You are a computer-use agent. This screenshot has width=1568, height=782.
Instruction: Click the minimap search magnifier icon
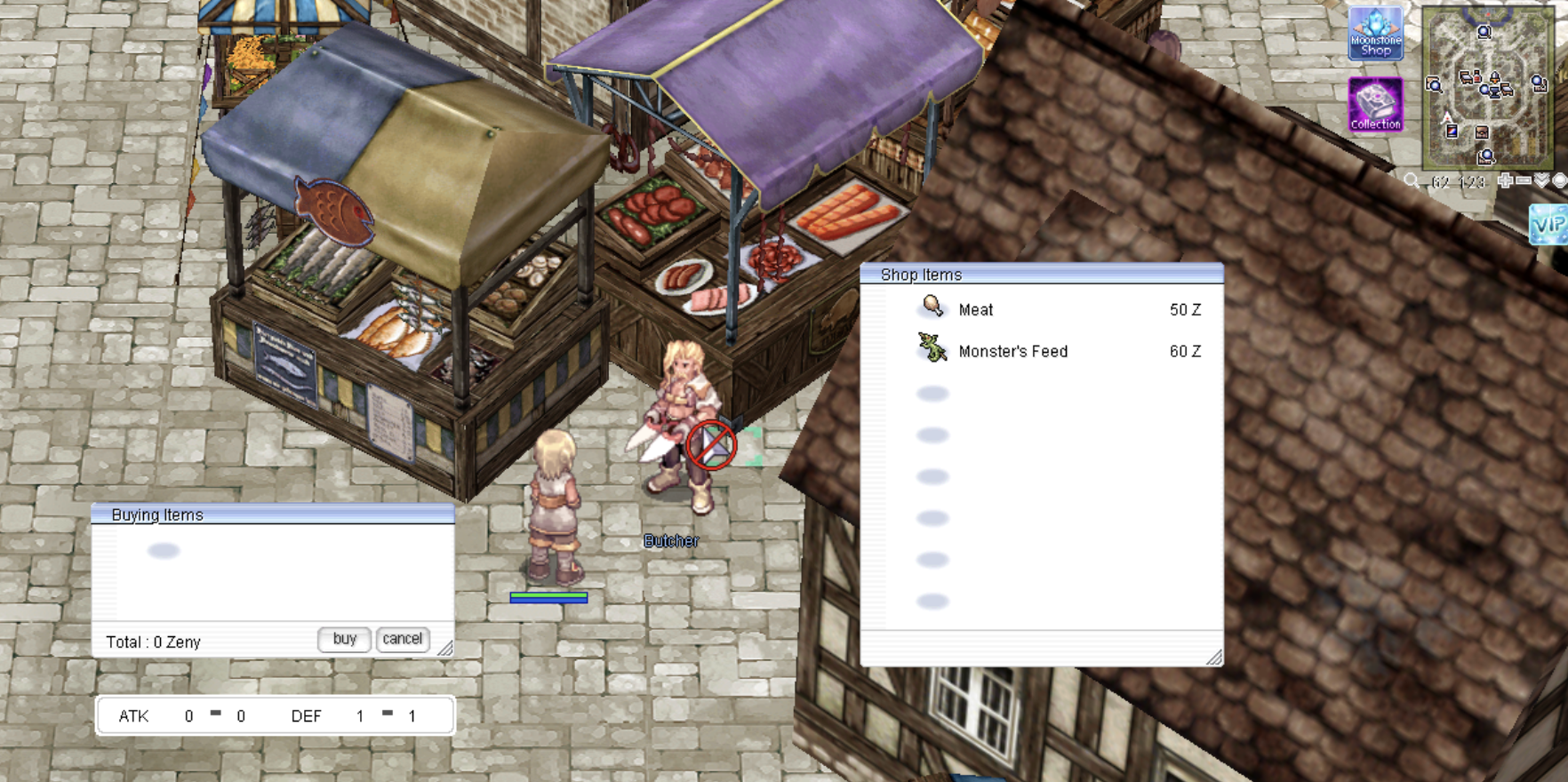1412,181
